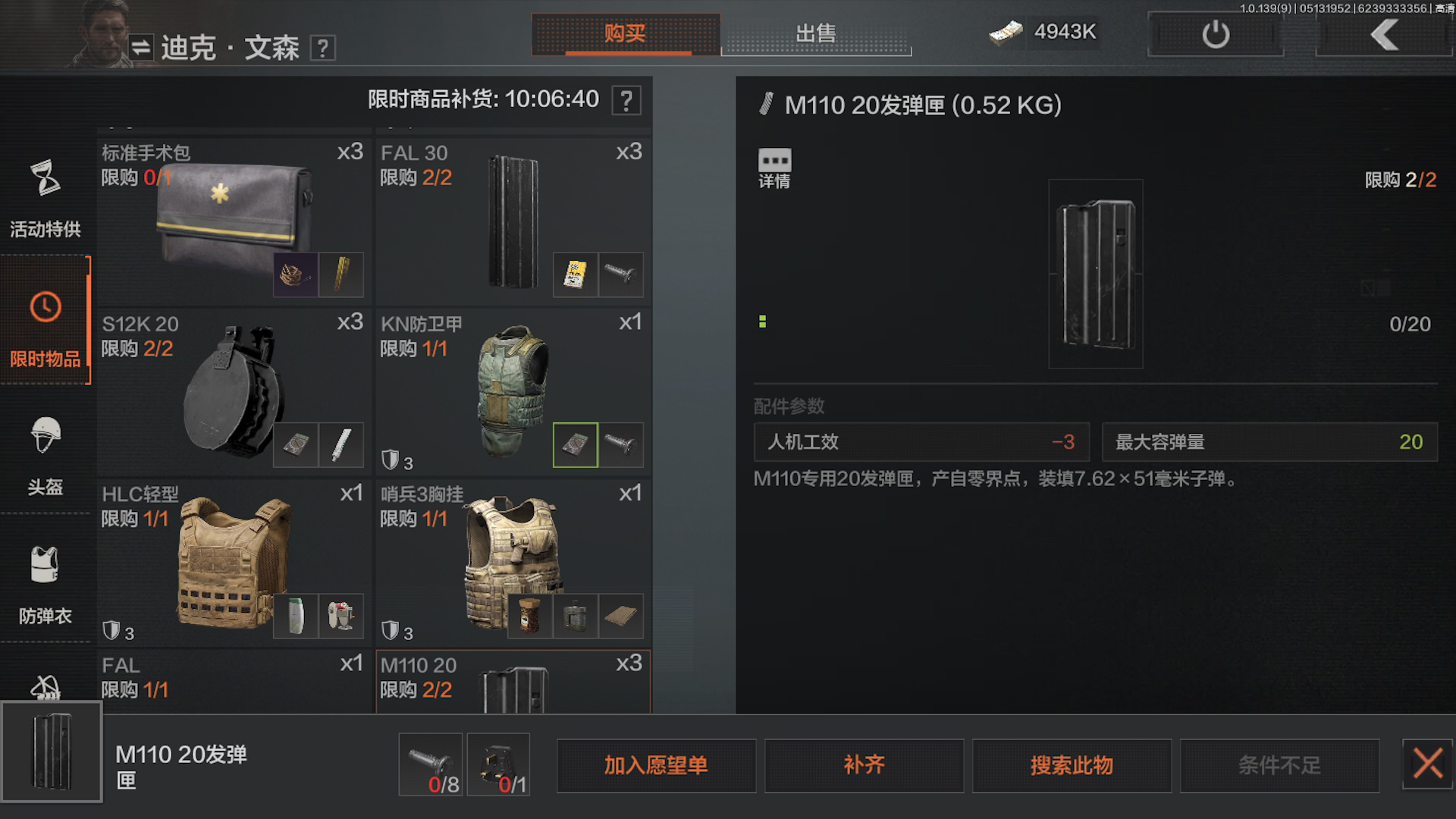Viewport: 1456px width, 819px height.
Task: Click the power logout icon at top right
Action: 1214,33
